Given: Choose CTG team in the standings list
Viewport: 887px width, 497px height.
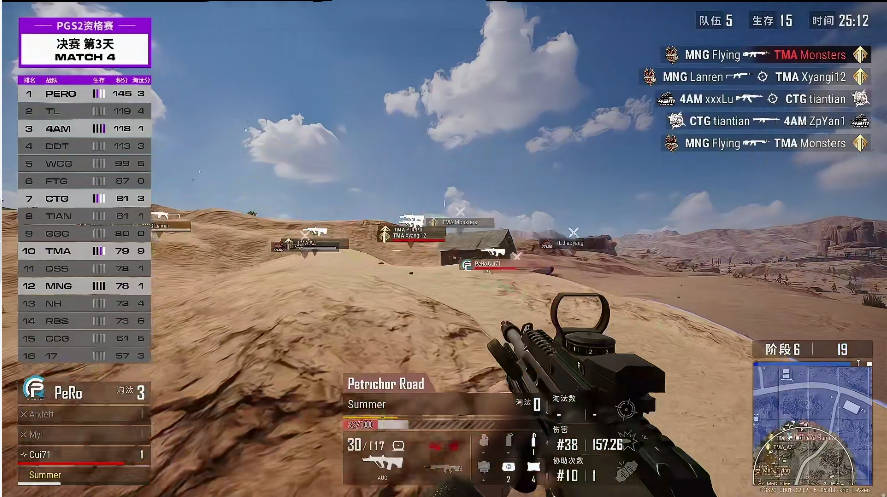Looking at the screenshot, I should [84, 198].
